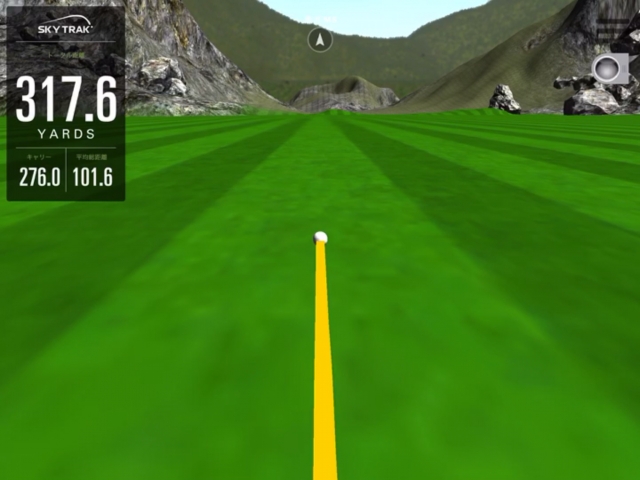640x480 pixels.
Task: Tap the camera view button
Action: (609, 69)
